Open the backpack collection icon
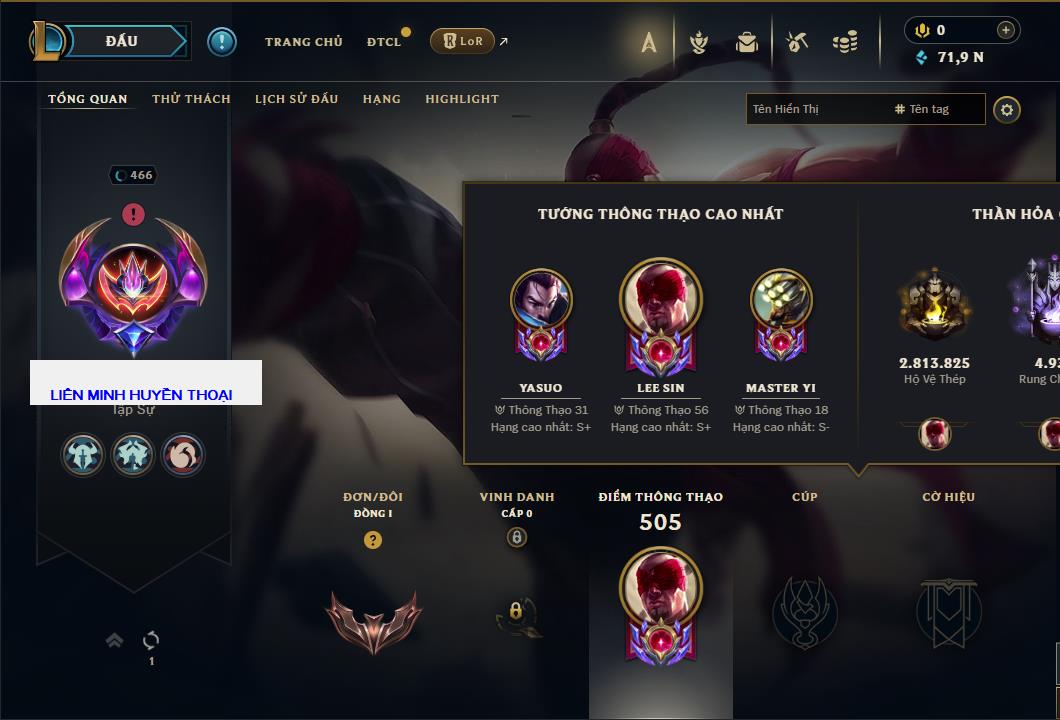This screenshot has width=1060, height=720. tap(747, 42)
